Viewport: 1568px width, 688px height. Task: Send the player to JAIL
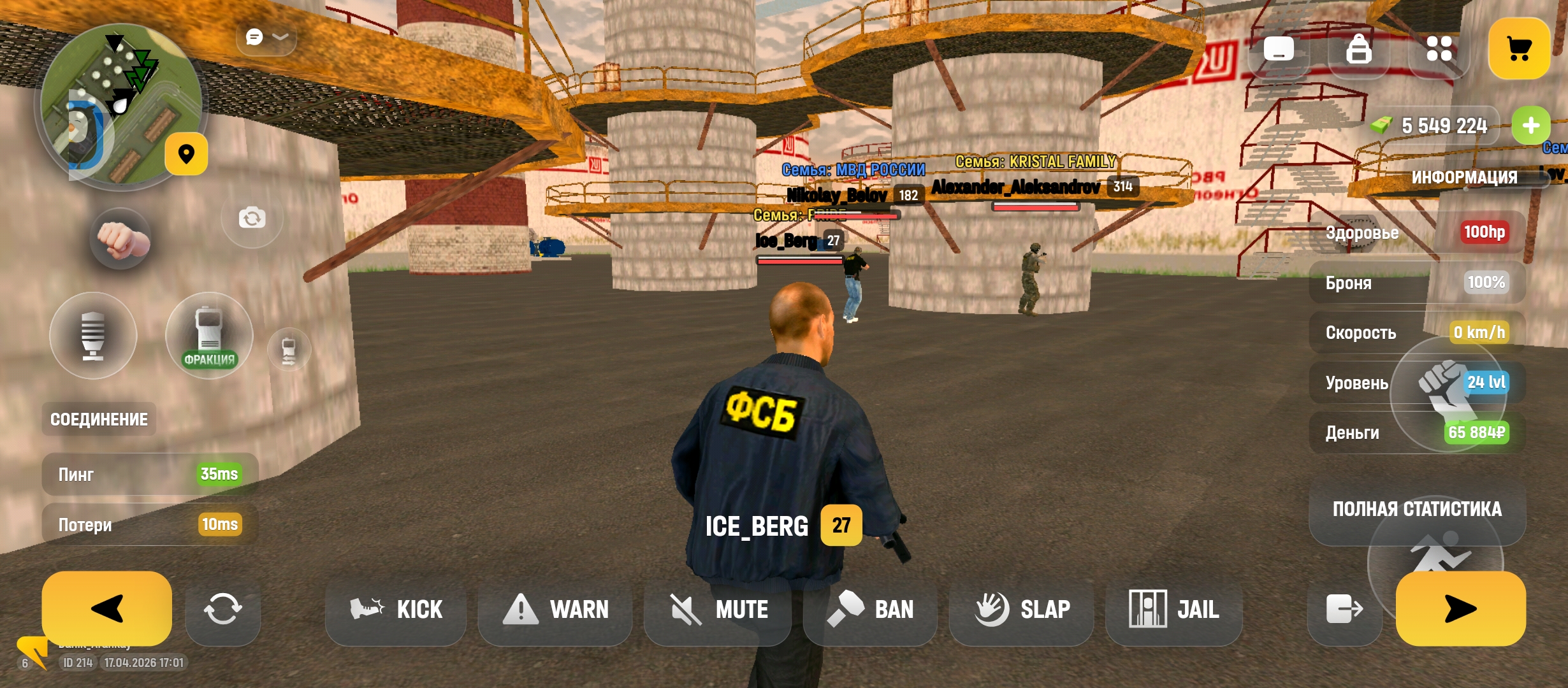(x=1173, y=610)
